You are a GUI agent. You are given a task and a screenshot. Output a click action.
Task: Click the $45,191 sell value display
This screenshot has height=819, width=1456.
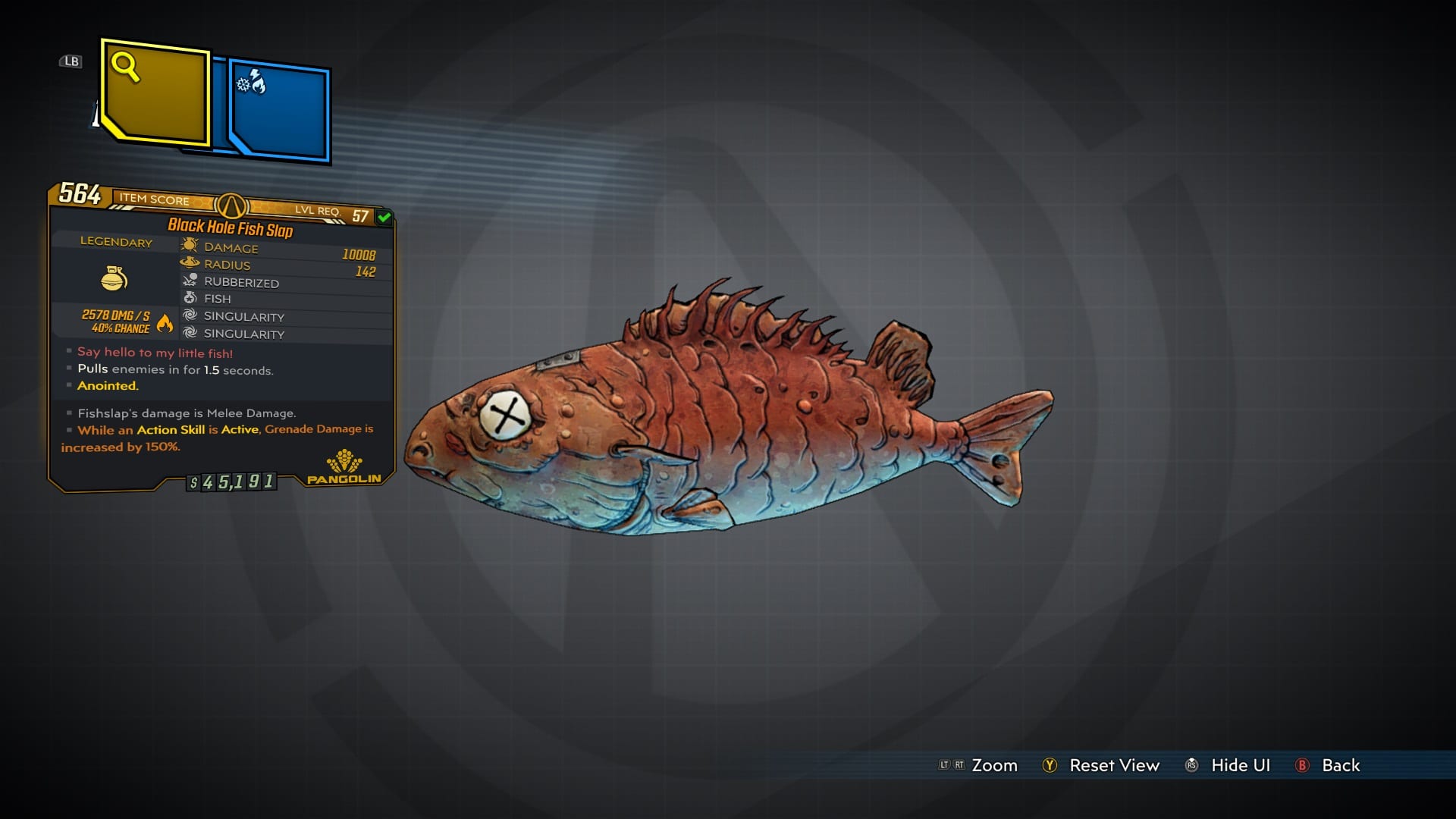coord(231,482)
